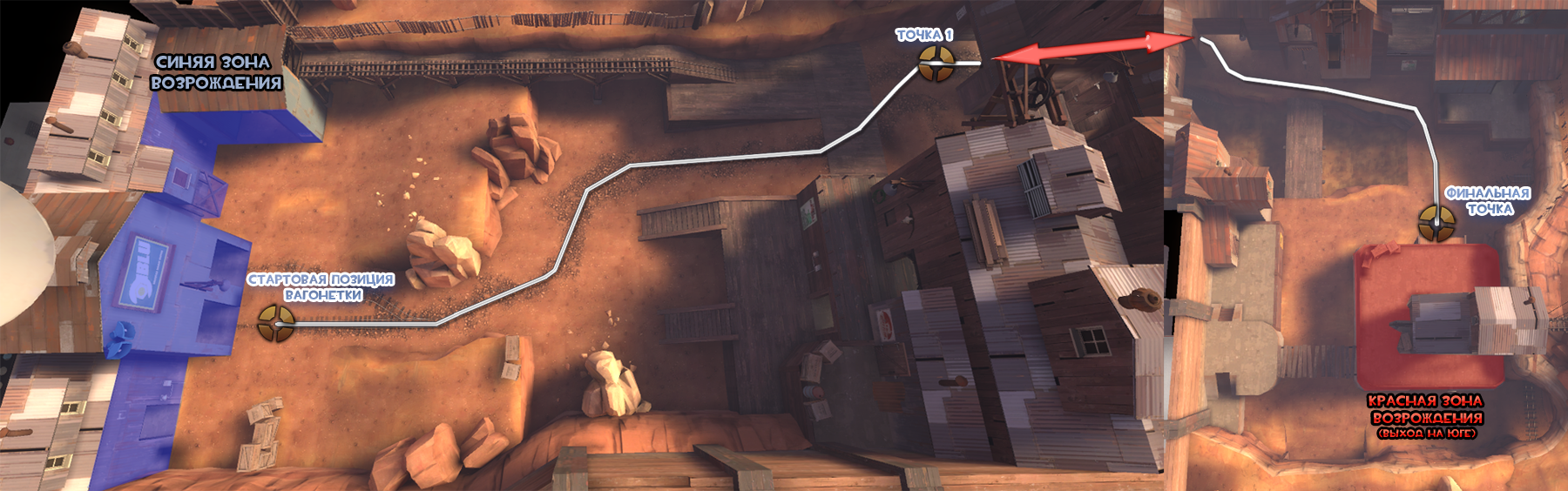Select the Точка 1 checkpoint marker

pos(936,64)
